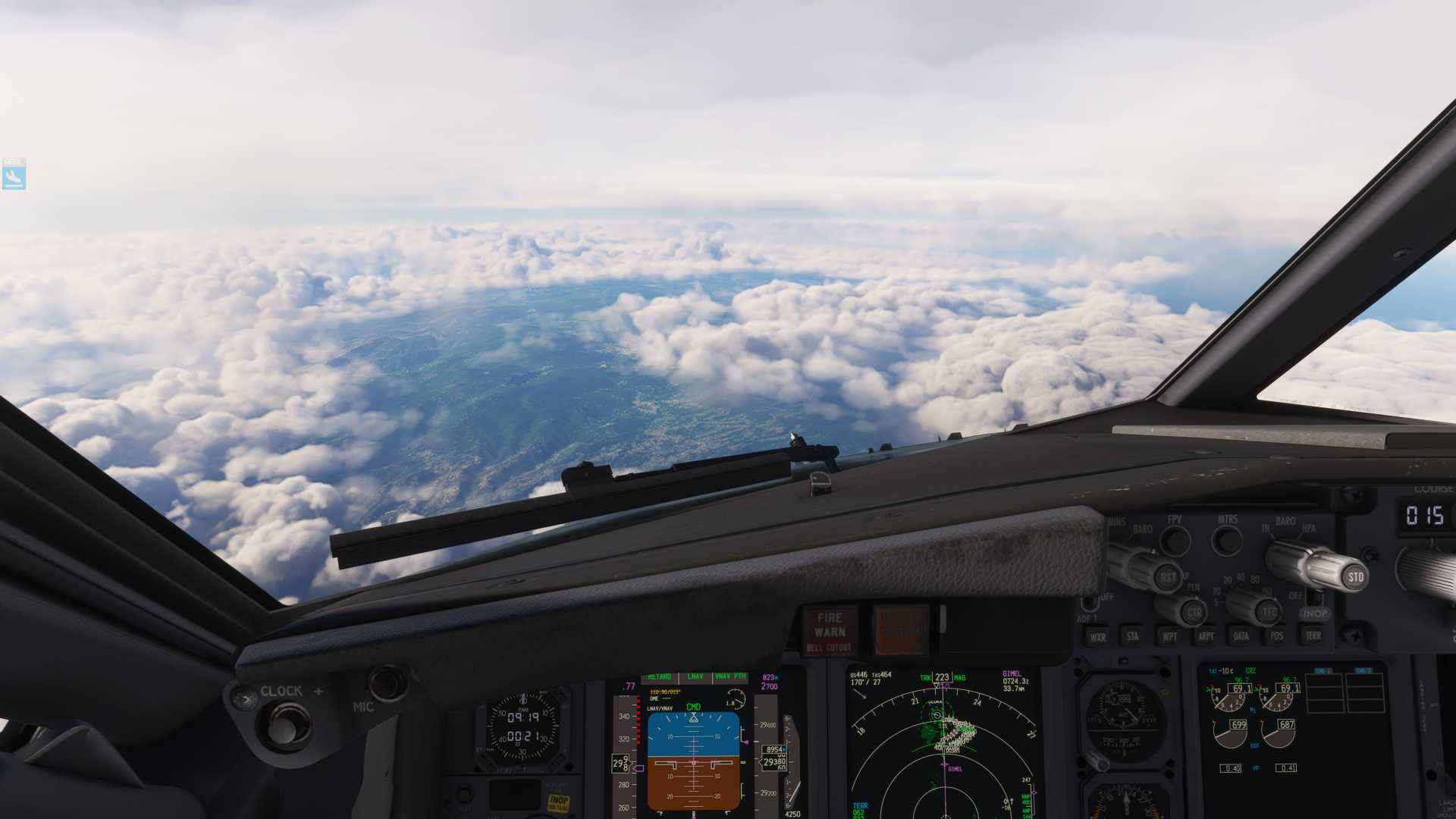Flip the ADF 1 selector switch
1456x819 pixels.
[1090, 601]
